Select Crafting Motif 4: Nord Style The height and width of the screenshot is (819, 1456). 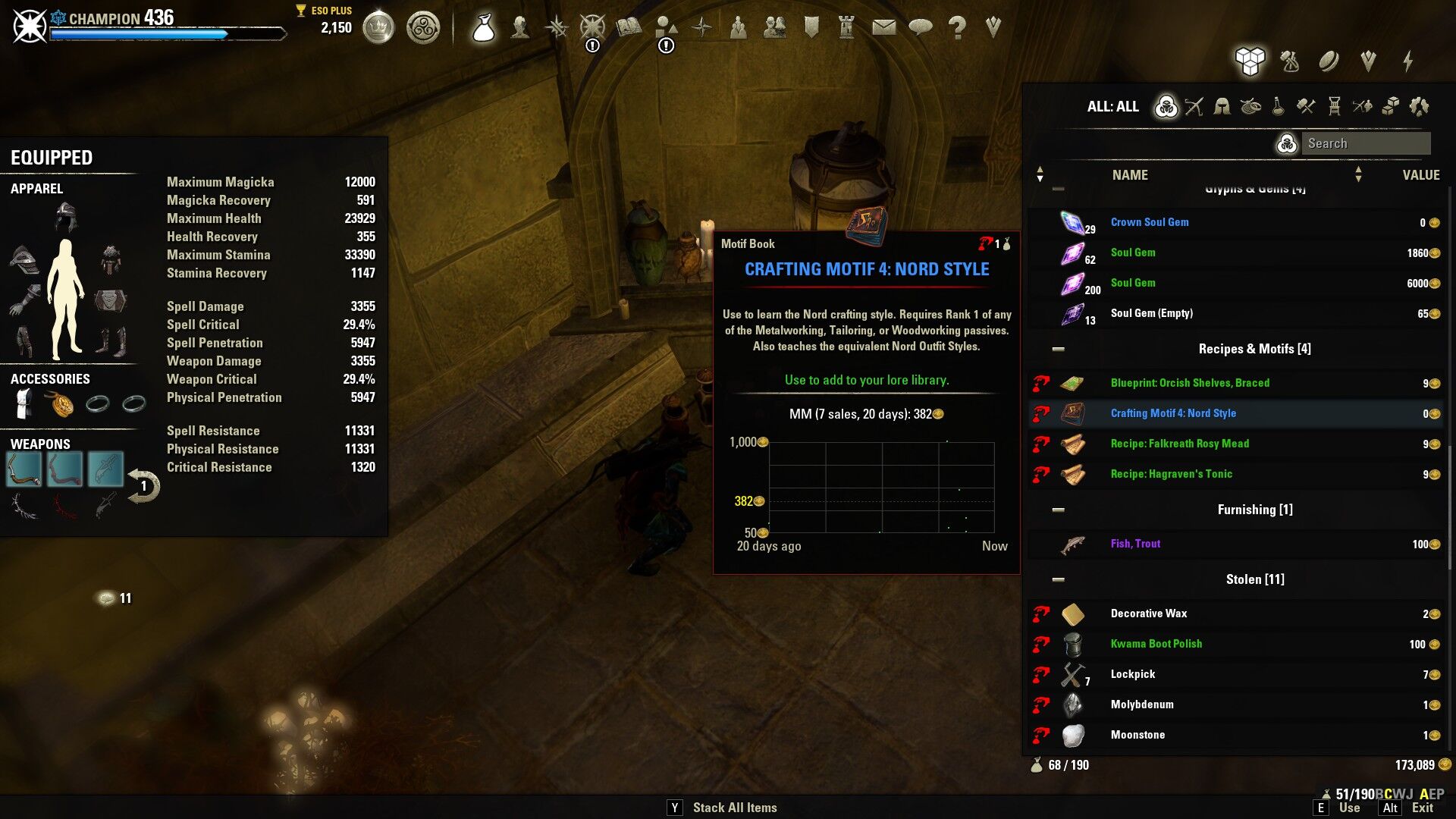1172,413
